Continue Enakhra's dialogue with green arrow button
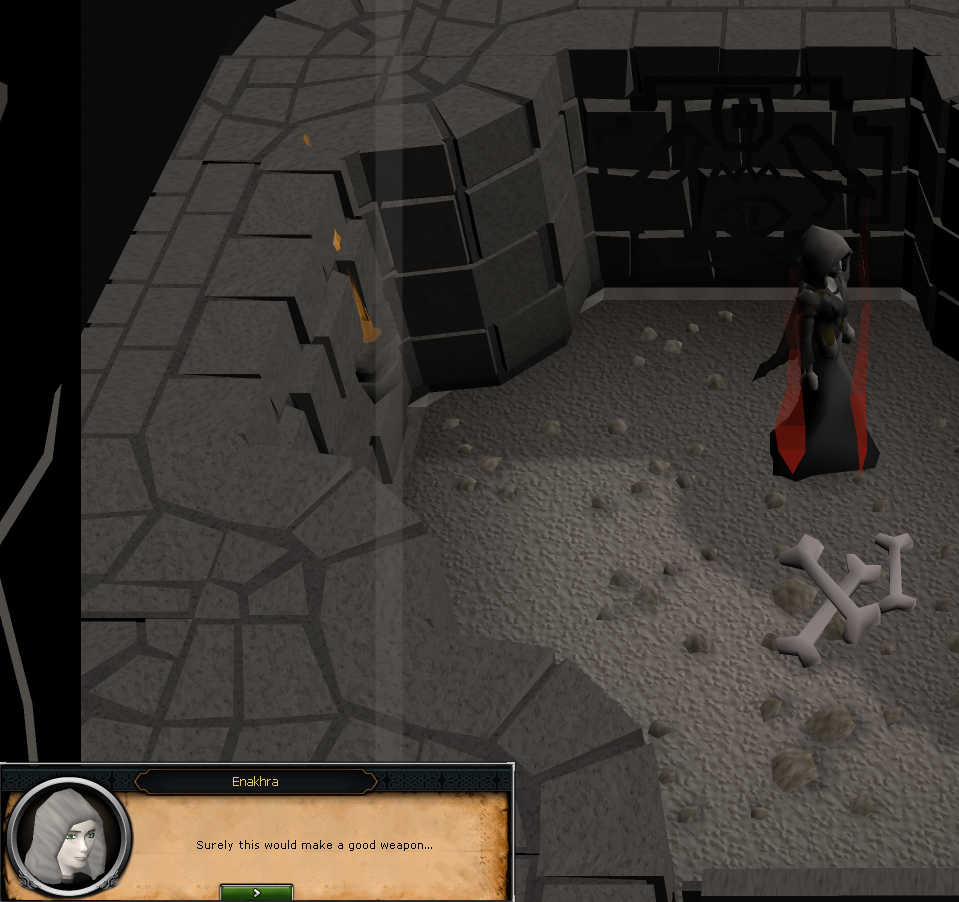This screenshot has width=959, height=902. click(x=256, y=892)
